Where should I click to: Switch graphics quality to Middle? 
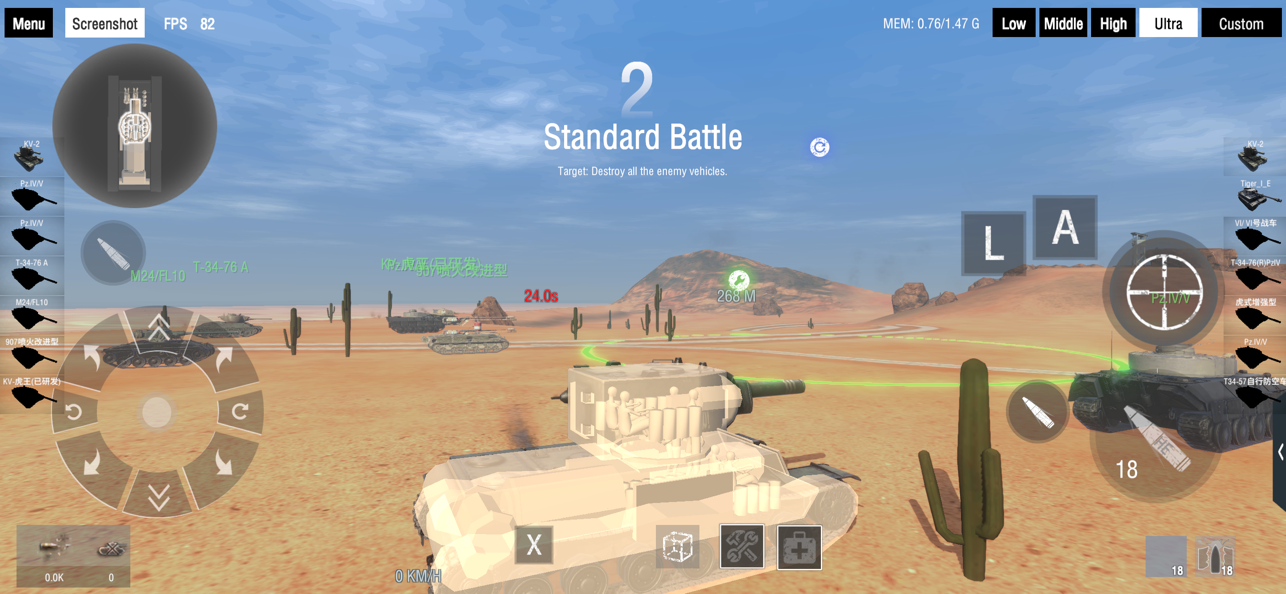1062,23
